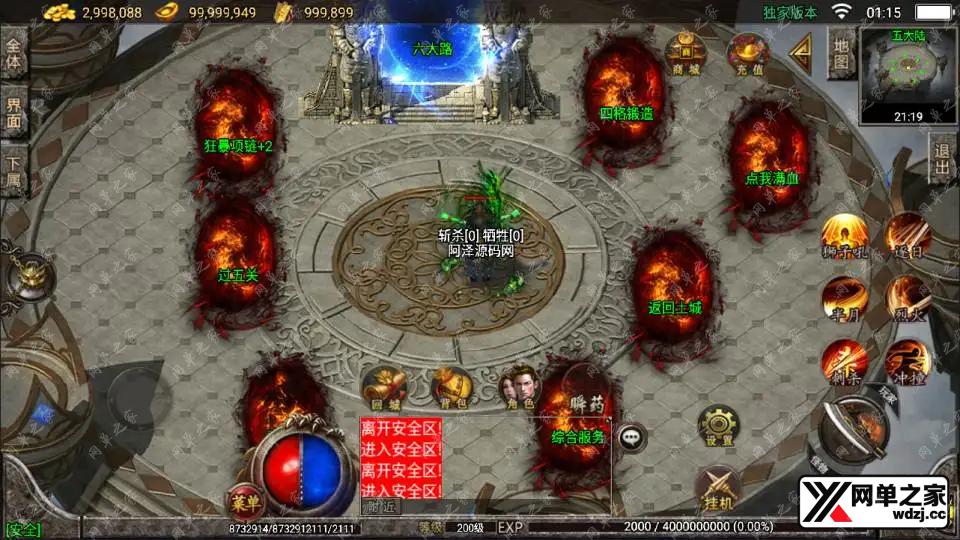Screen dimensions: 960x540
Task: Open the 菜单 menu button
Action: tap(243, 498)
